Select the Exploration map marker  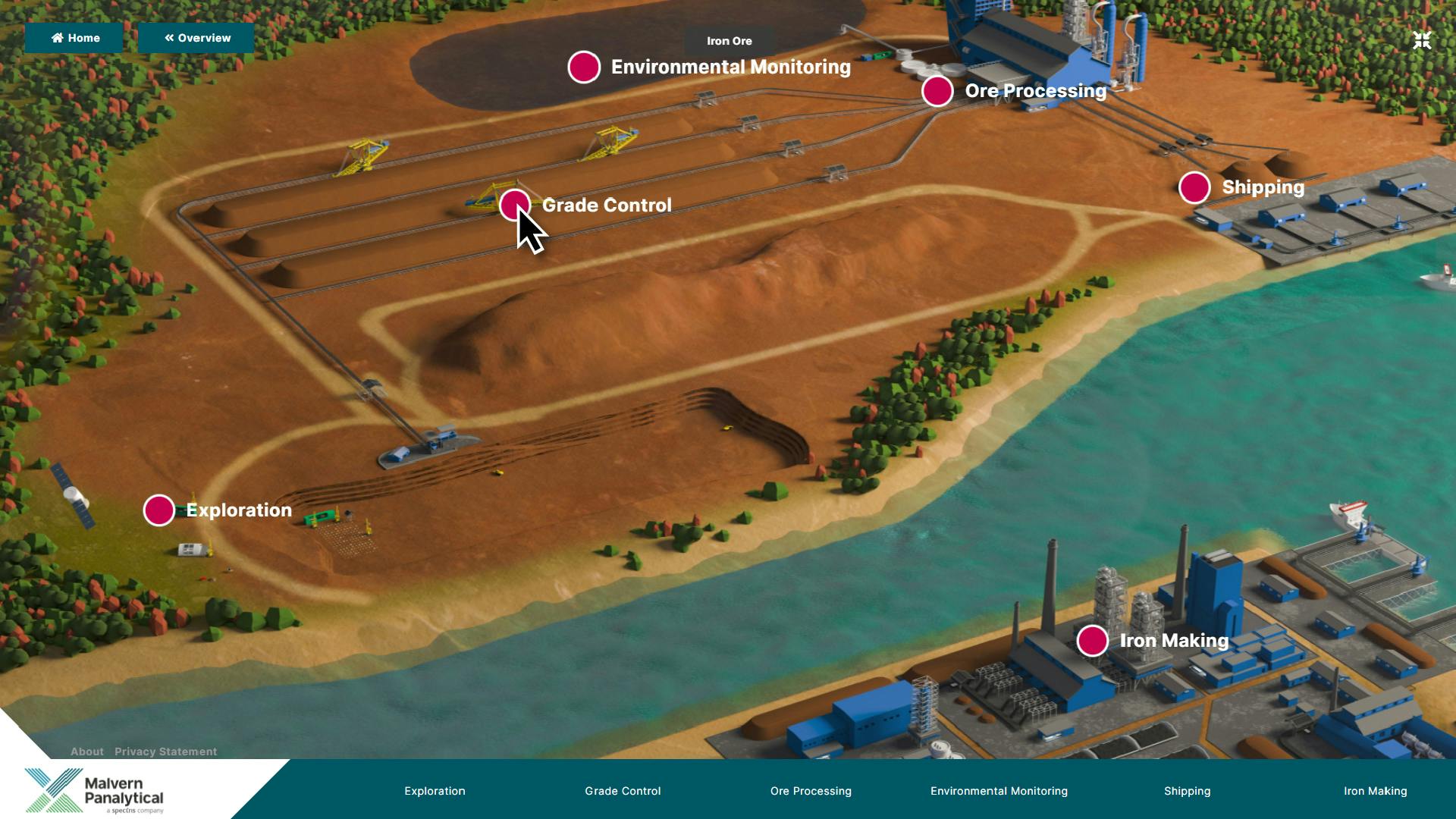[159, 510]
